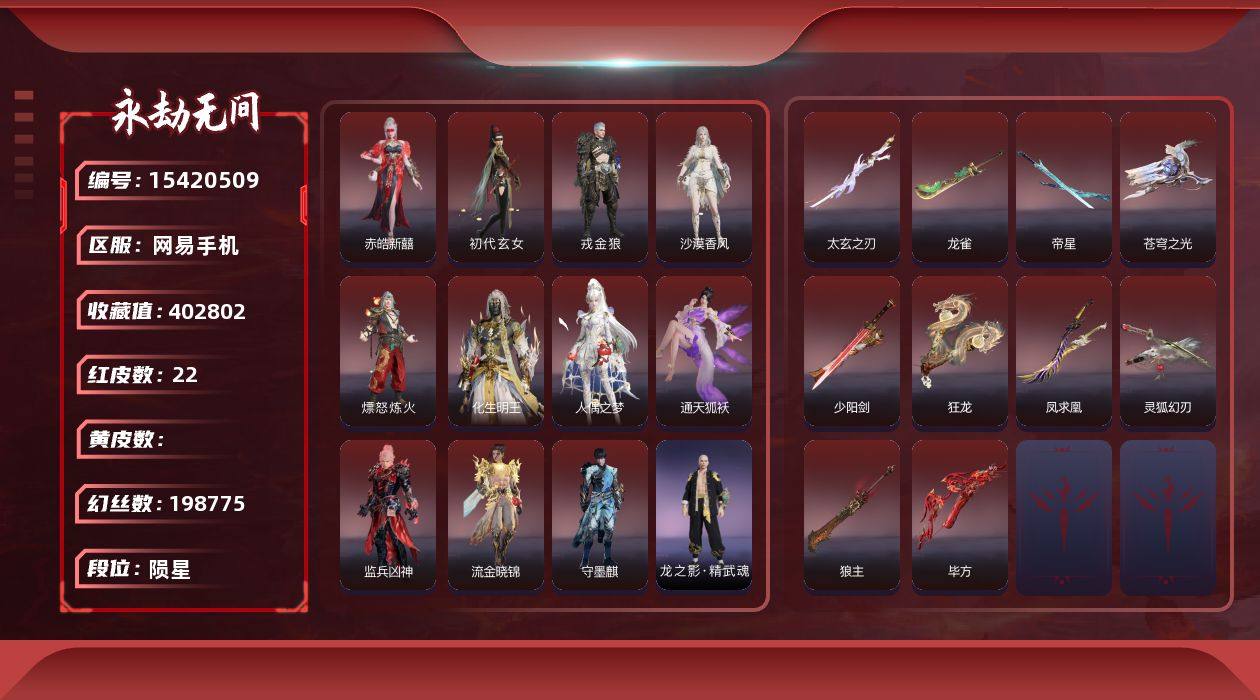Select the 狂龙 weapon card
Viewport: 1260px width, 700px height.
coord(960,351)
